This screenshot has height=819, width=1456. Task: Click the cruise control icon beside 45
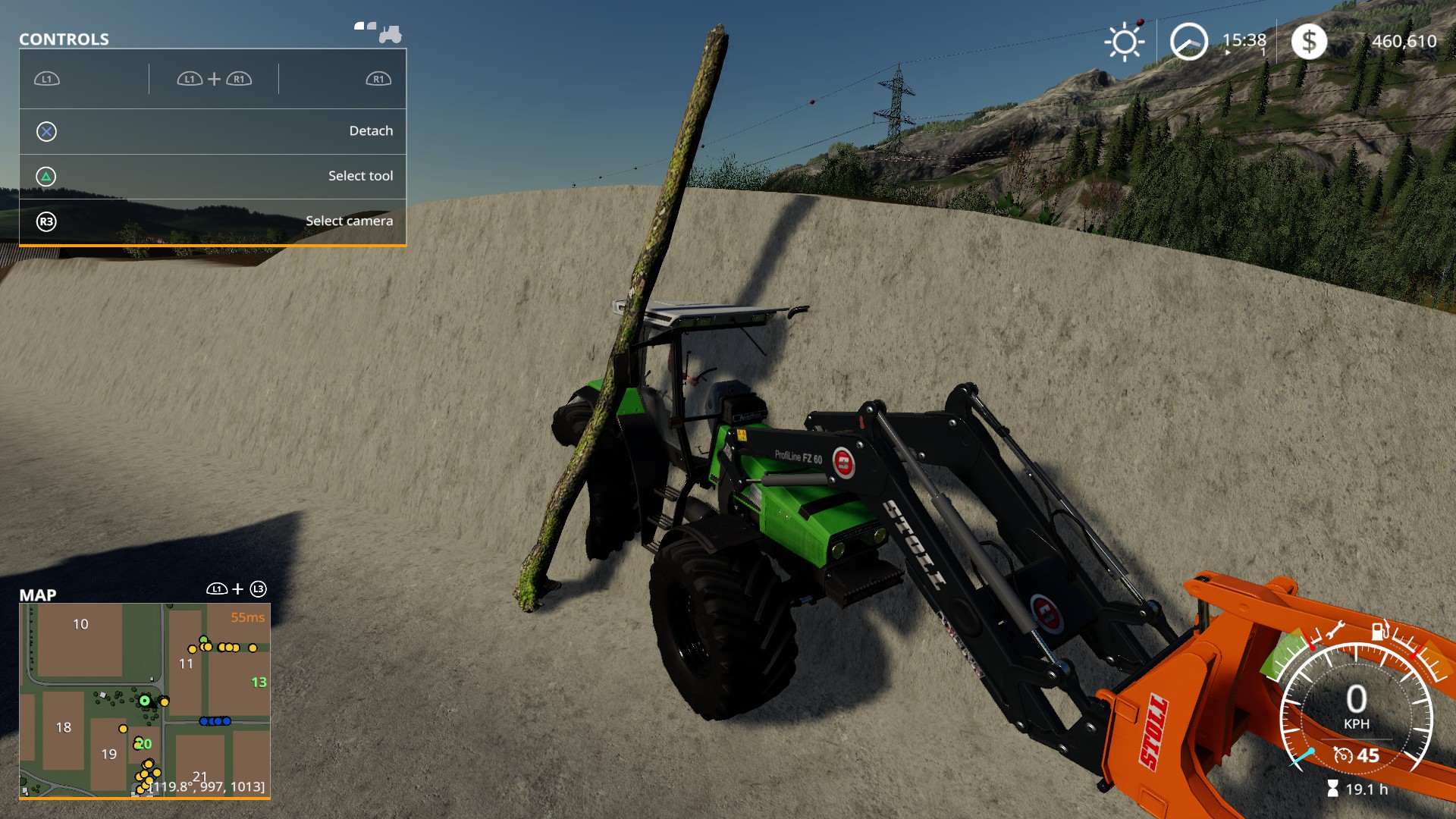pyautogui.click(x=1344, y=755)
